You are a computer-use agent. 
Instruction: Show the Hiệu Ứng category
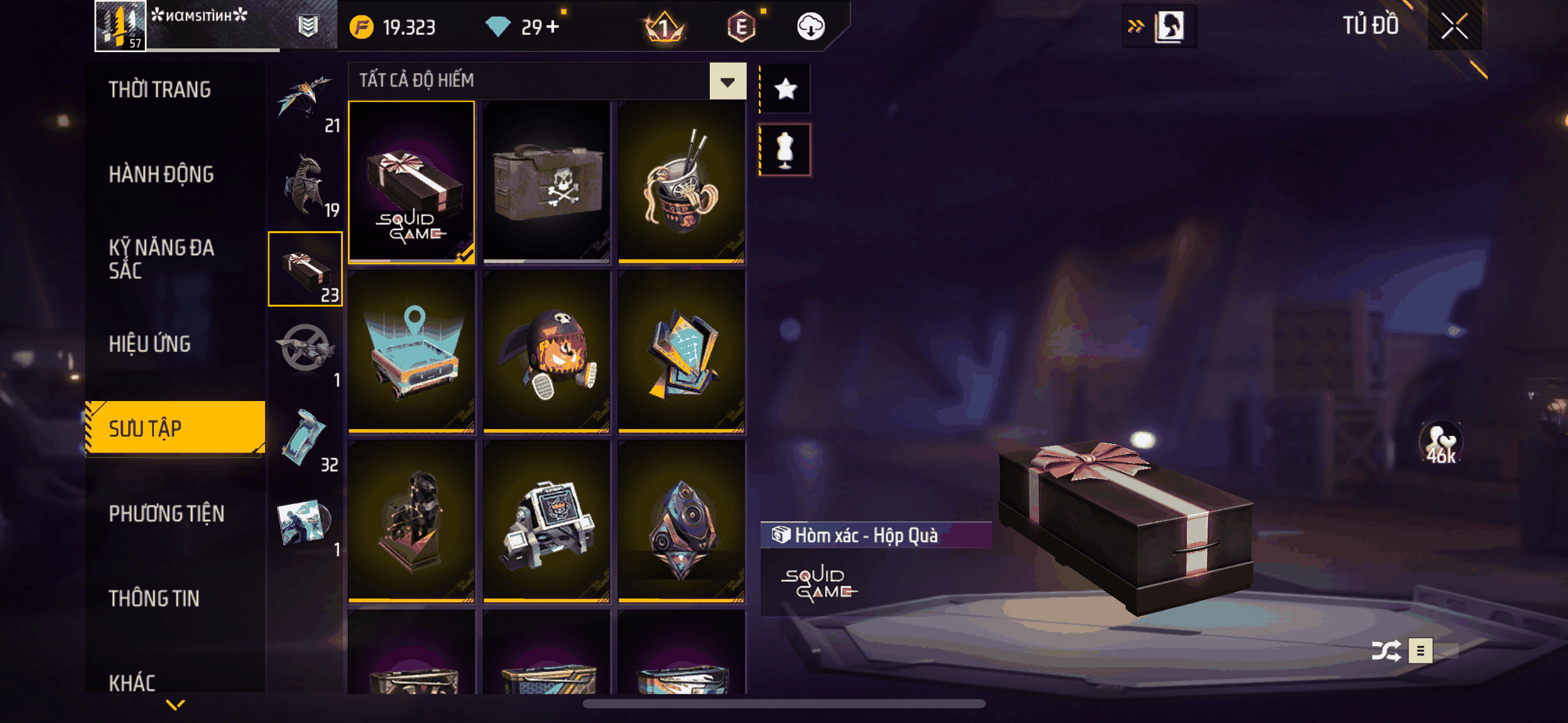(150, 344)
